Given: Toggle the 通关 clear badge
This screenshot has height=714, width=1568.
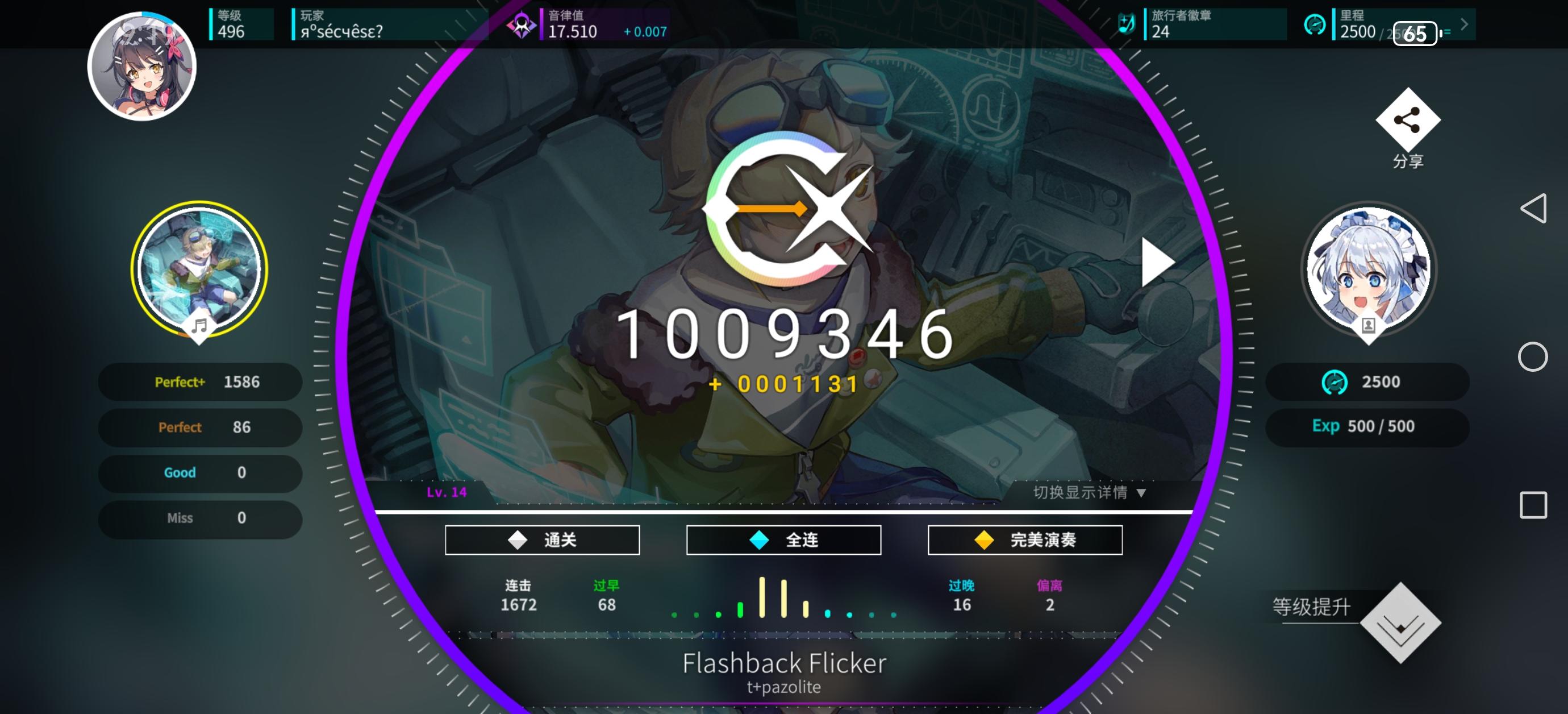Looking at the screenshot, I should point(543,540).
